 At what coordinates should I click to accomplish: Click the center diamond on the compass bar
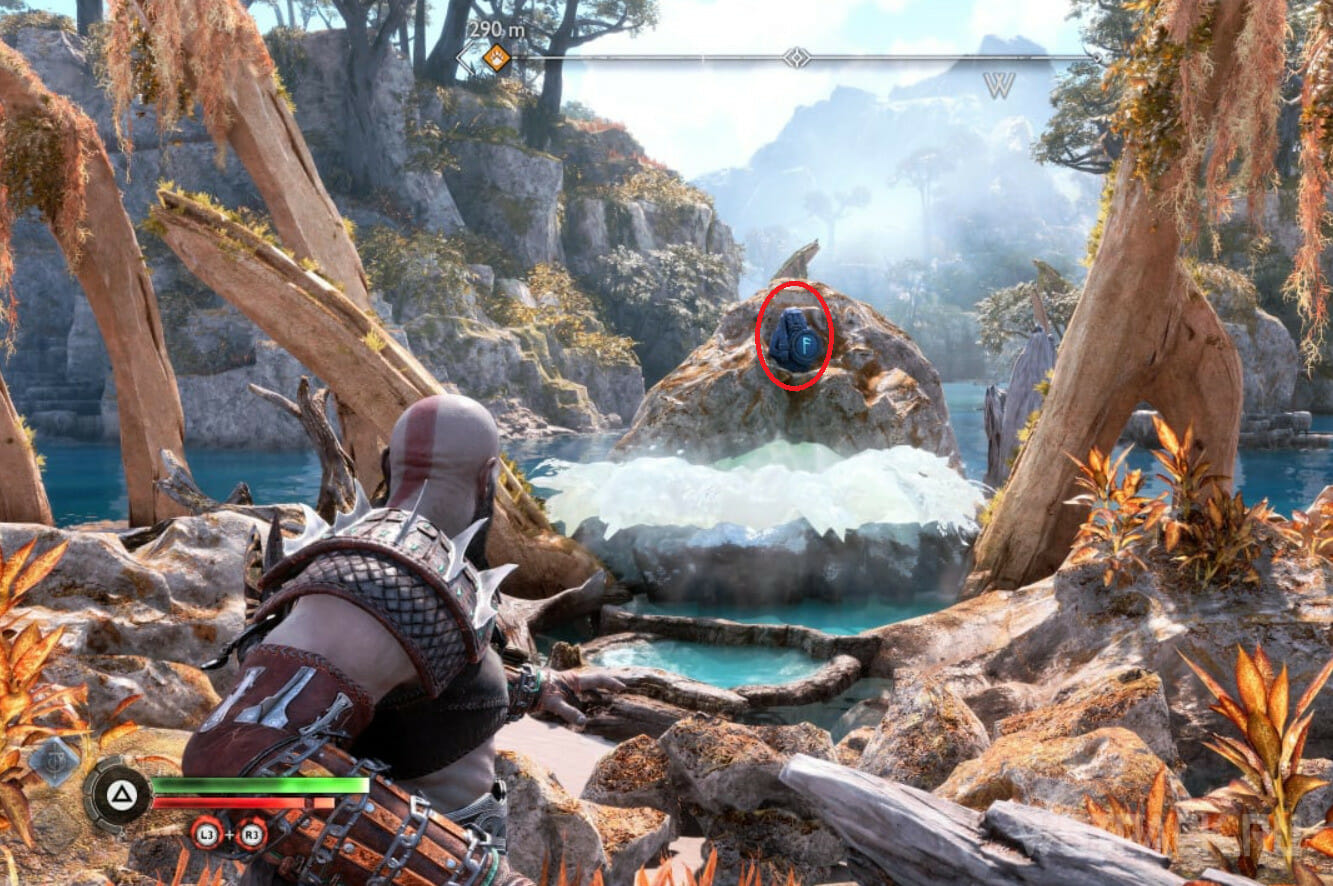796,58
